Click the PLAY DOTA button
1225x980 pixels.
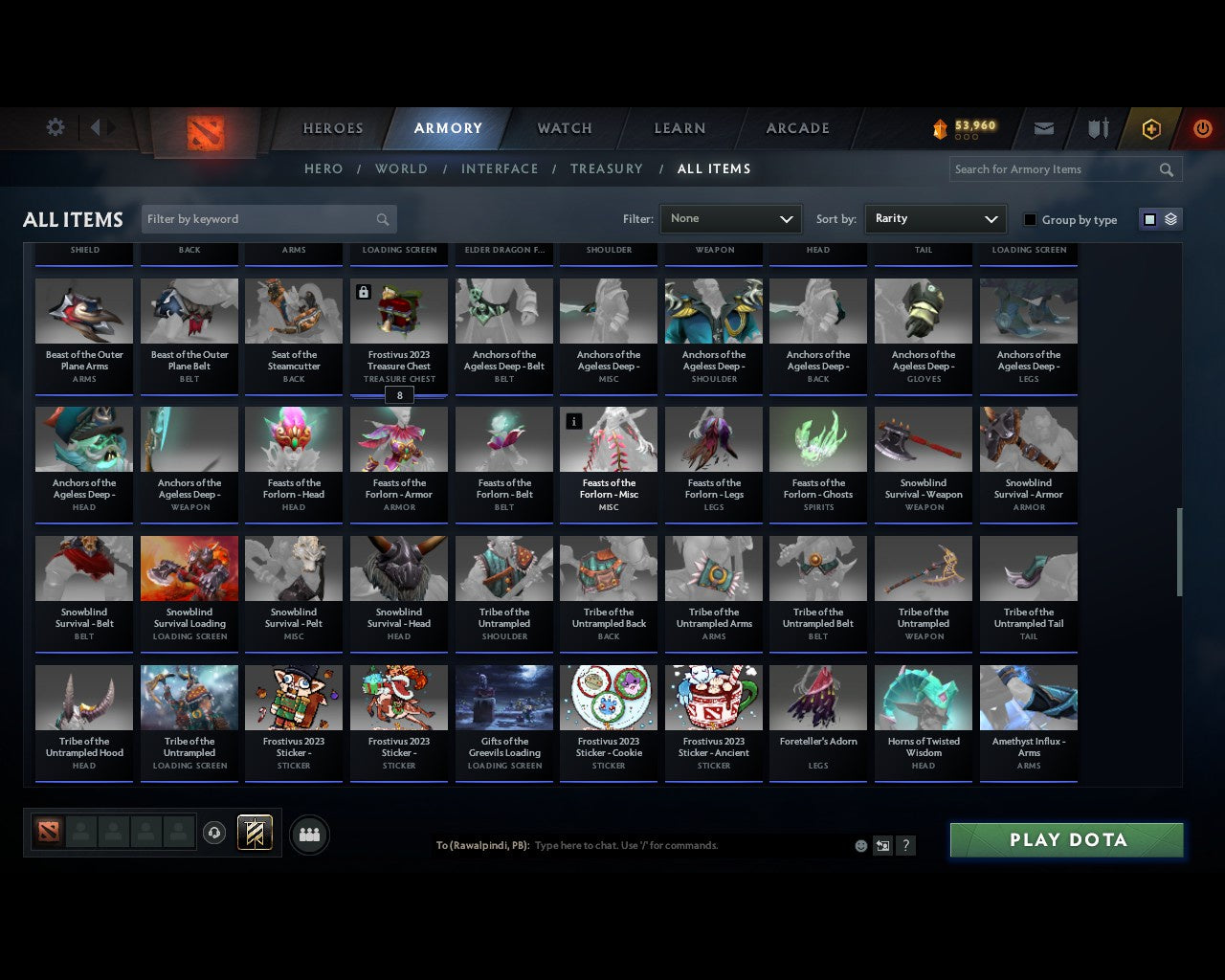(x=1065, y=839)
